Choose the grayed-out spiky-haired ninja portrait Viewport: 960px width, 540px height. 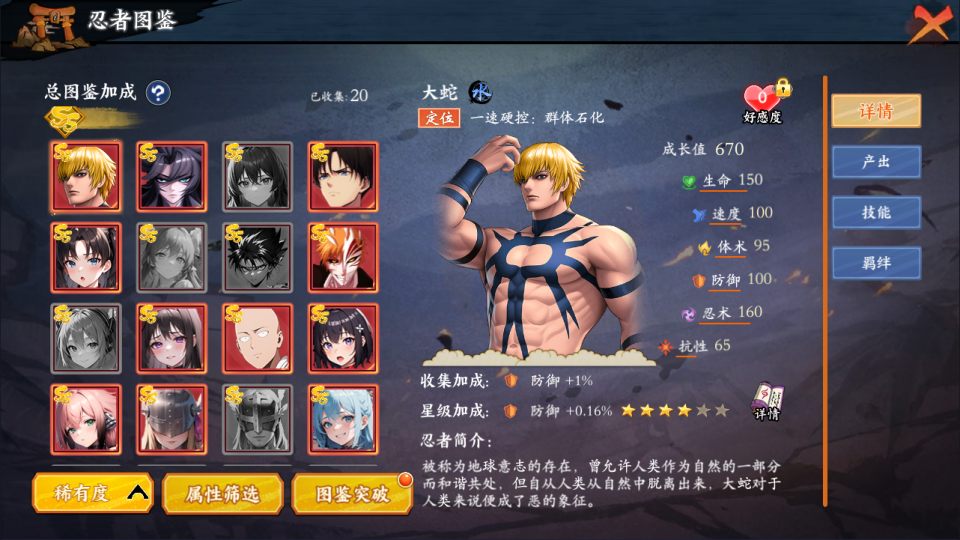(x=257, y=257)
